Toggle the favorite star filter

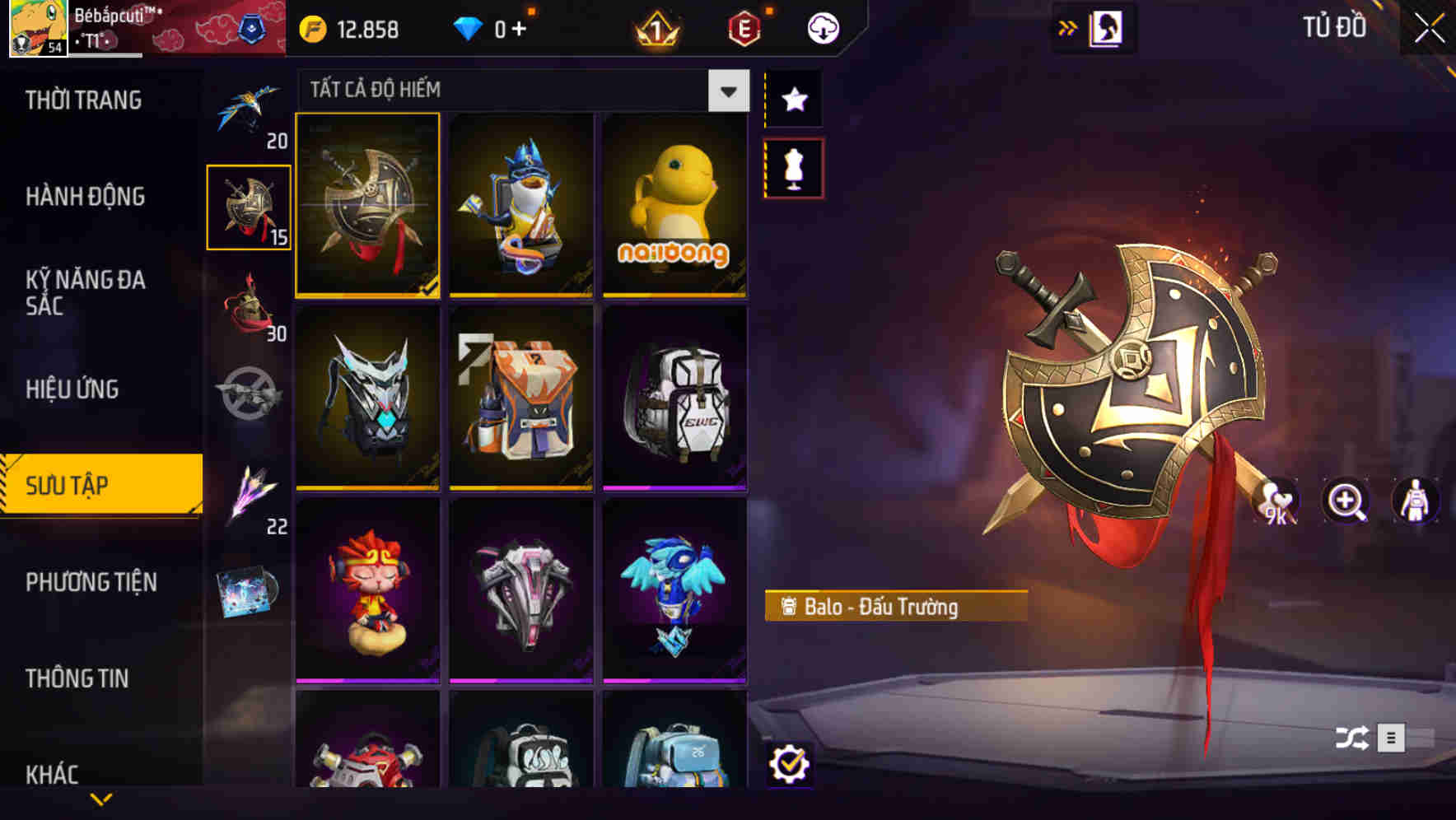coord(793,99)
